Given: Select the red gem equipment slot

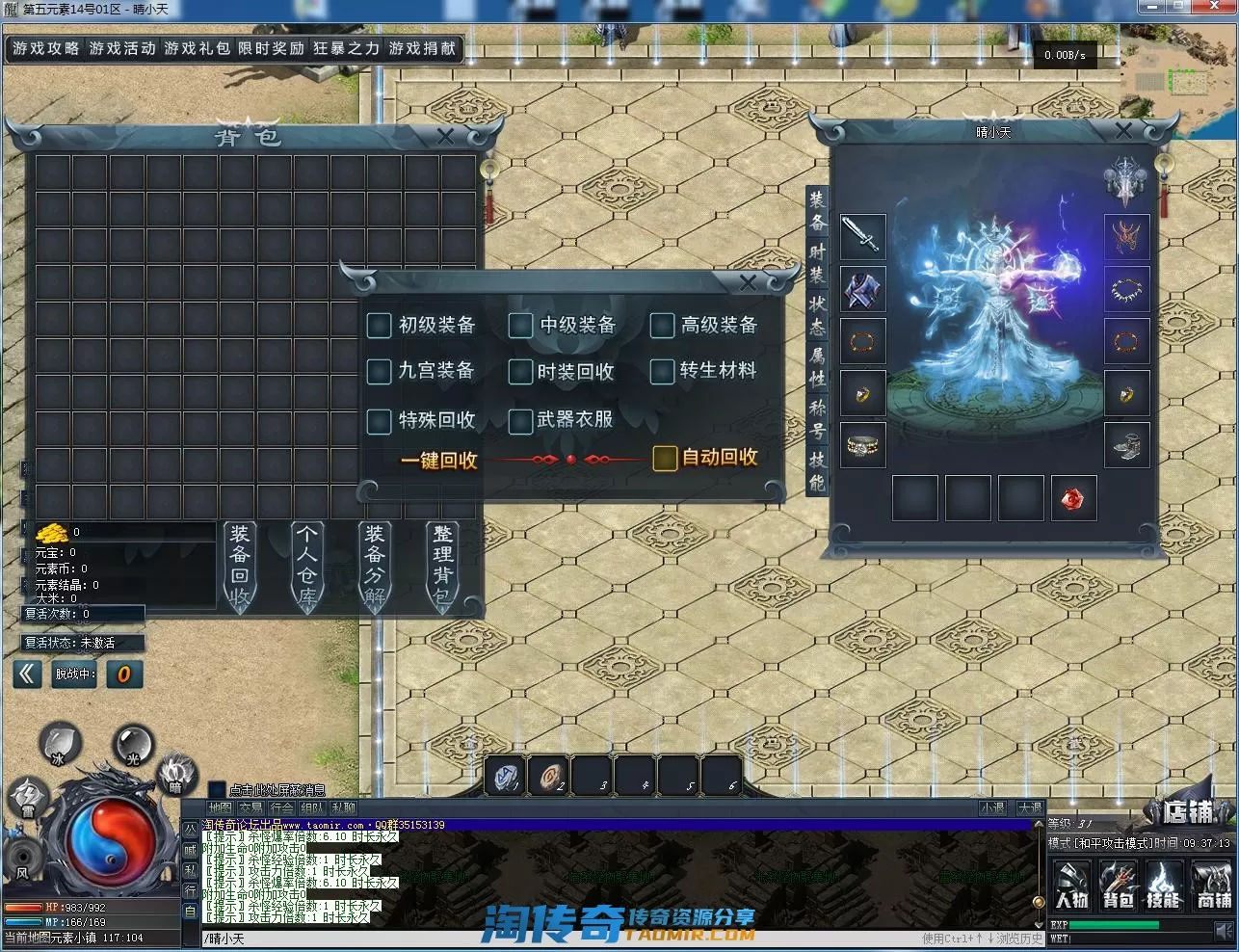Looking at the screenshot, I should 1073,498.
